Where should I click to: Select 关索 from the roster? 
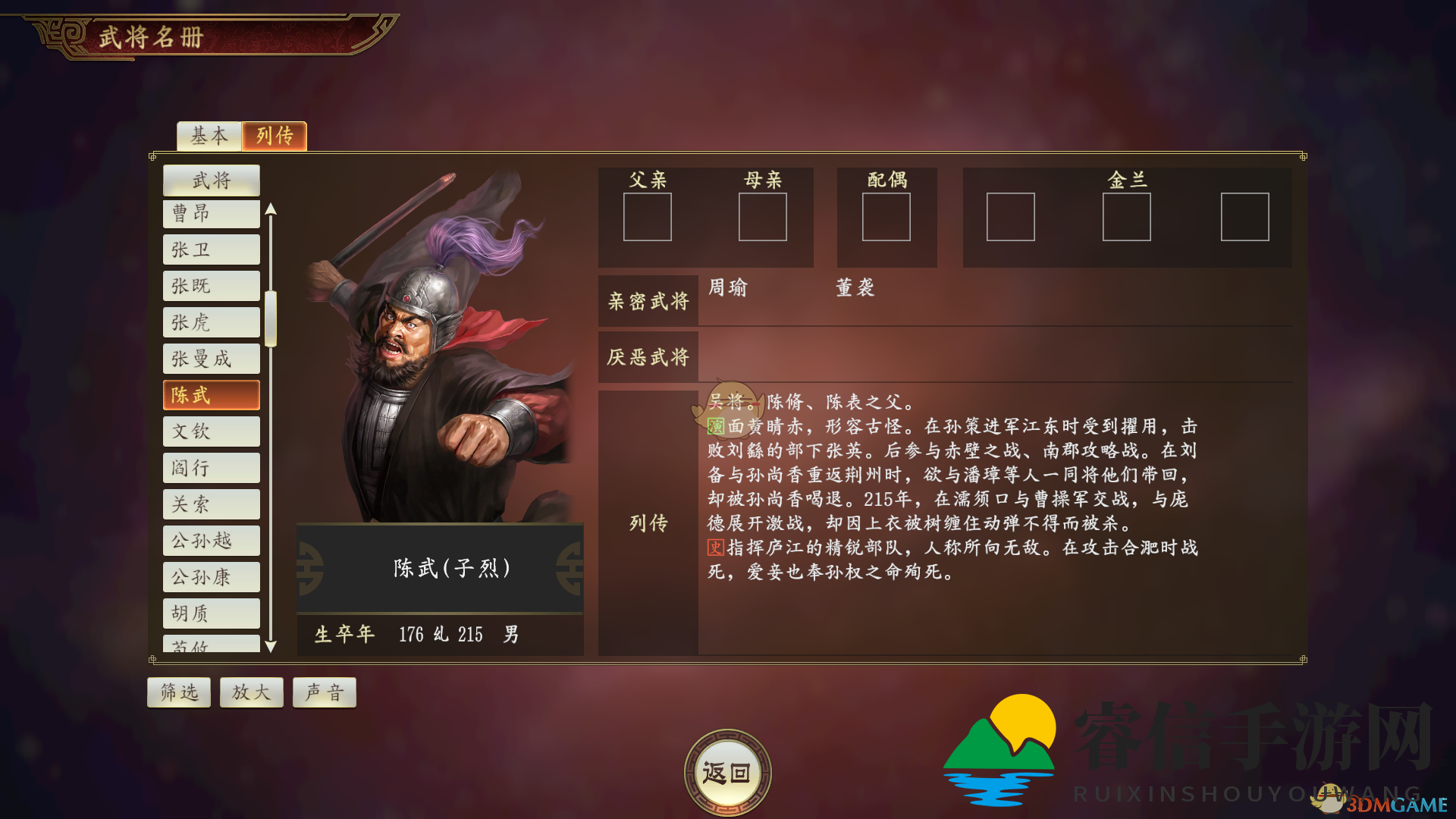pos(211,504)
